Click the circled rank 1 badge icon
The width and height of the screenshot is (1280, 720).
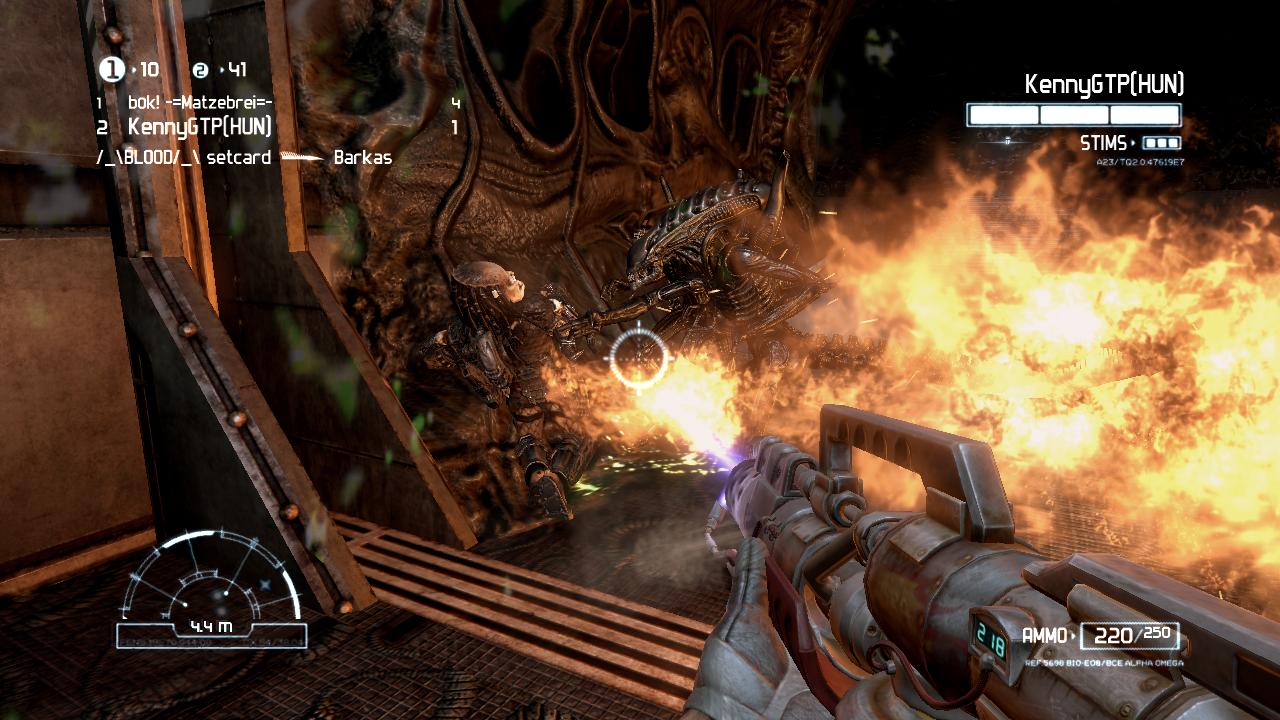(110, 69)
